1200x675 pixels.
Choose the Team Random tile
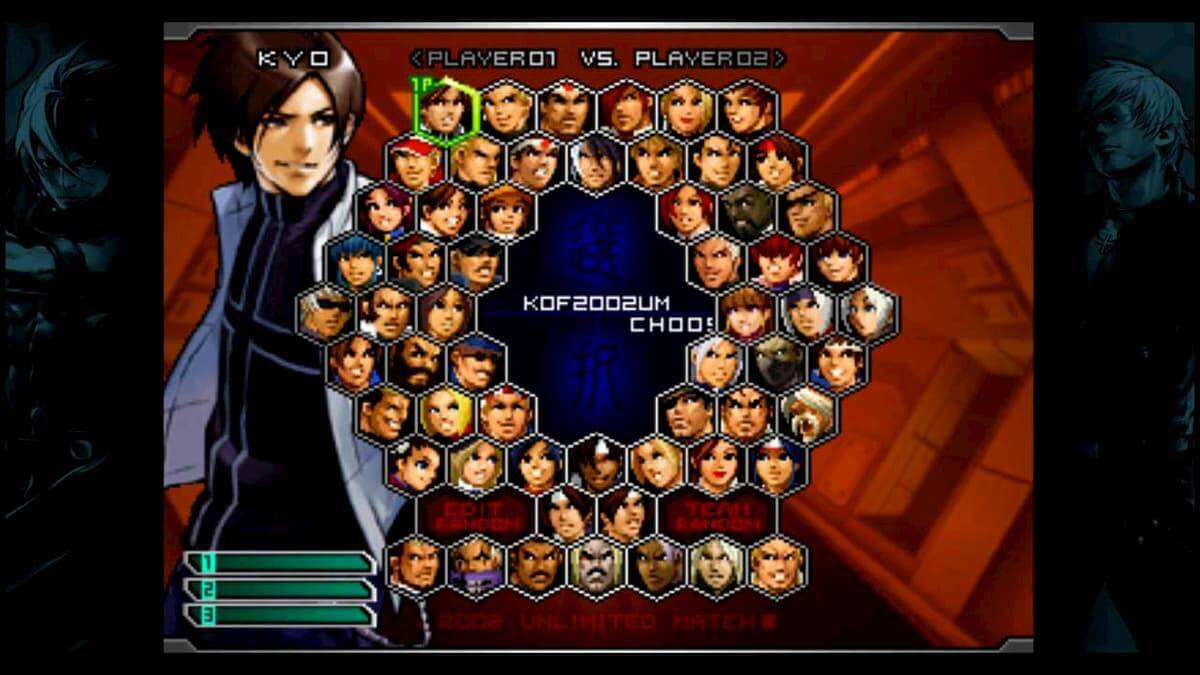click(x=716, y=515)
